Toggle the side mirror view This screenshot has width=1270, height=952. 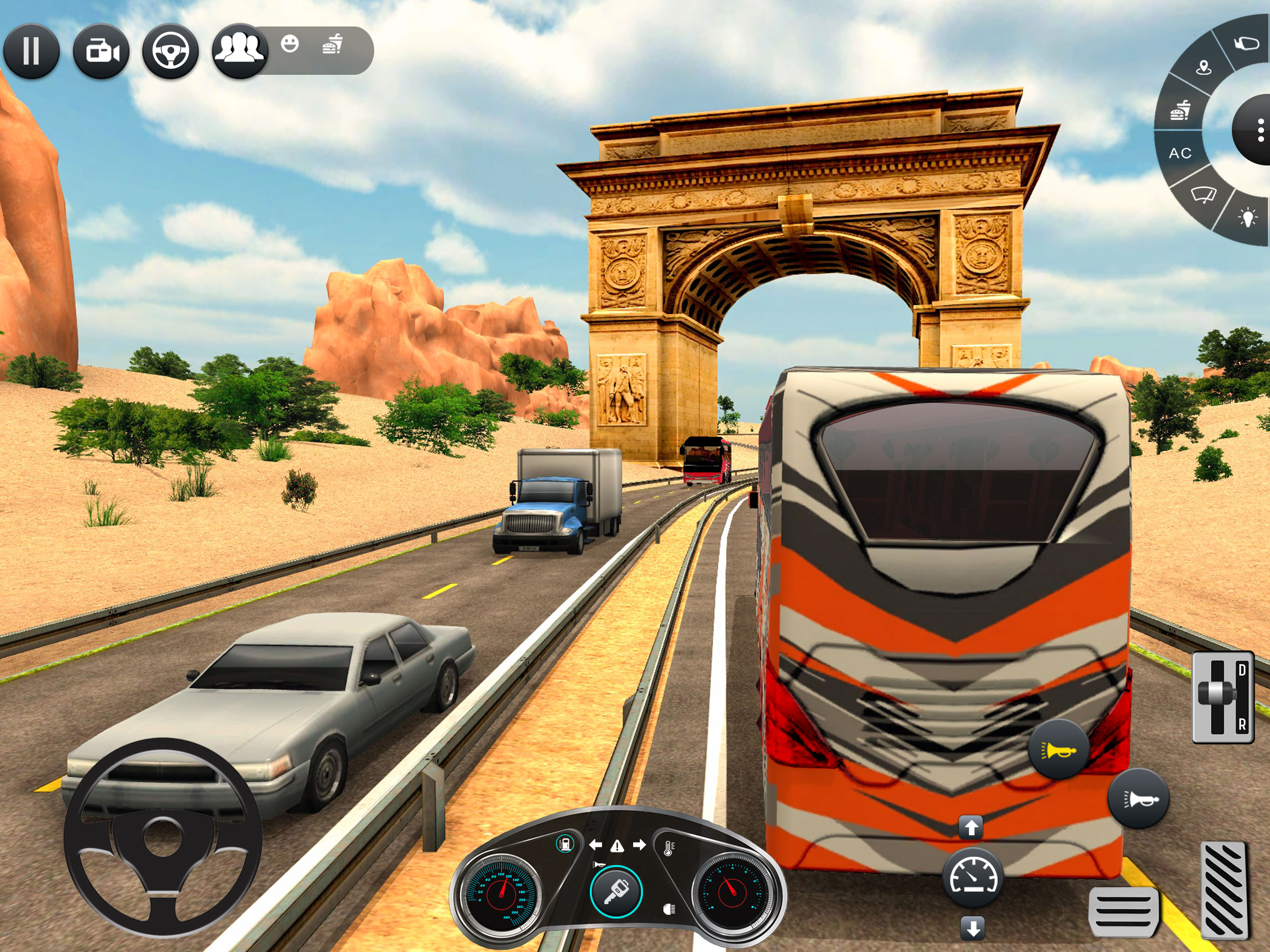pos(1246,43)
